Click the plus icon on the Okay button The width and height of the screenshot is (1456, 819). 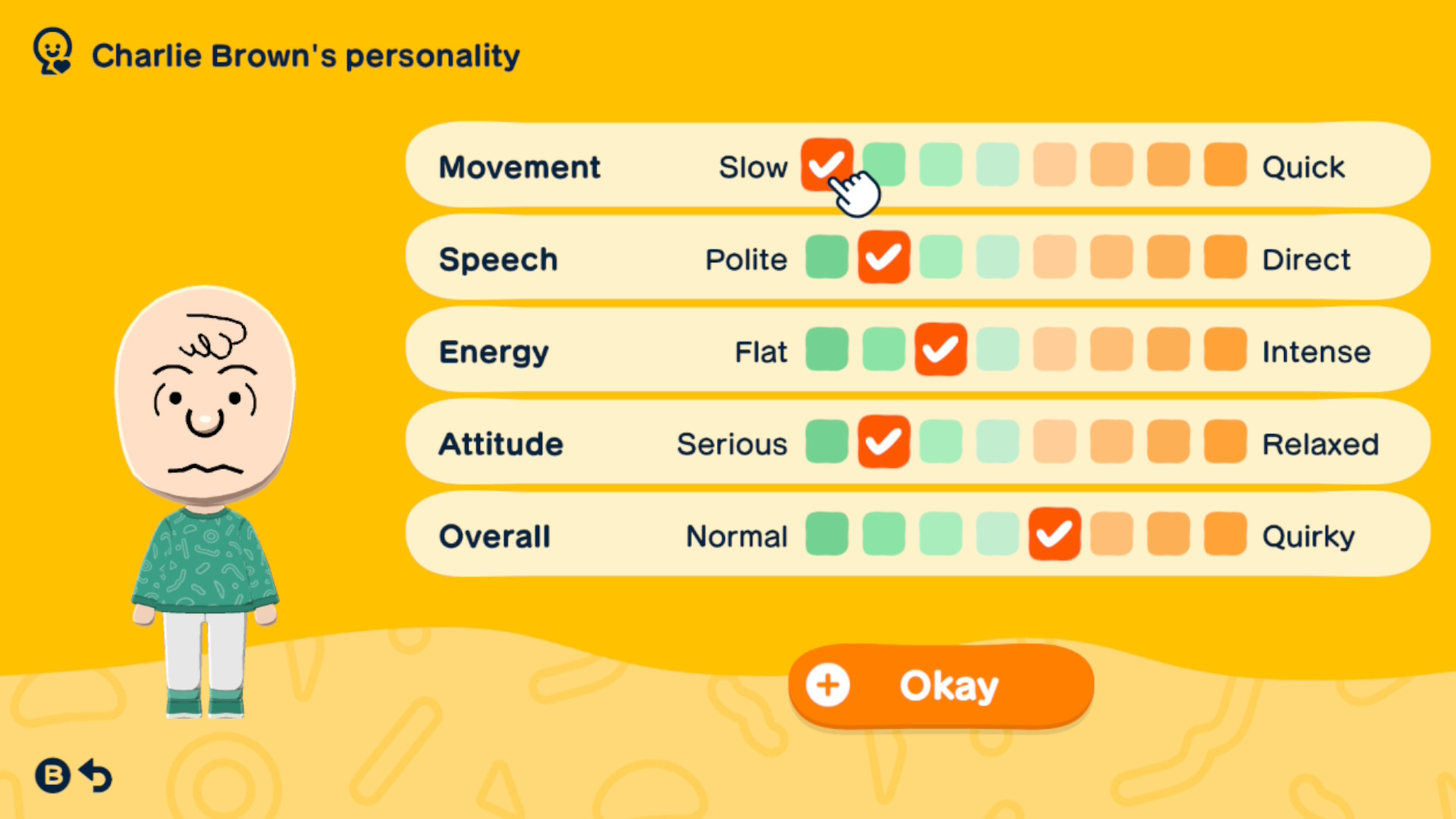pyautogui.click(x=827, y=685)
